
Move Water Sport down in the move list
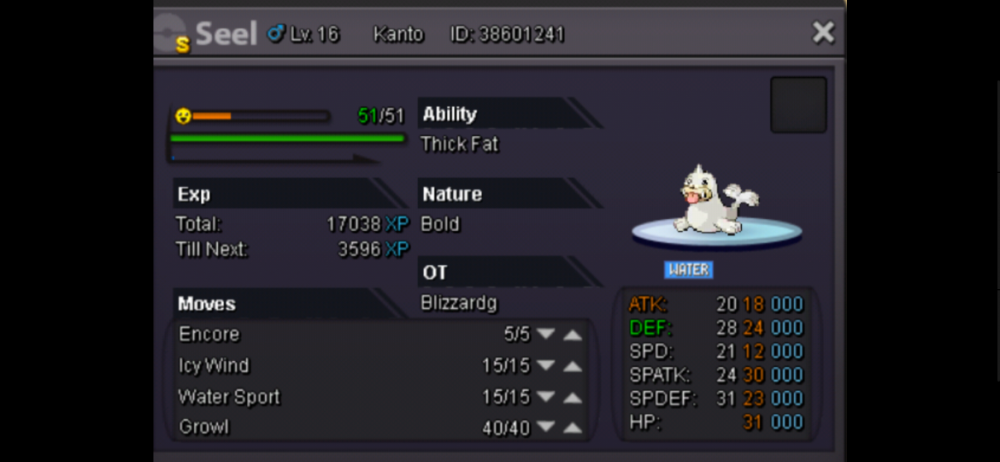click(x=546, y=397)
